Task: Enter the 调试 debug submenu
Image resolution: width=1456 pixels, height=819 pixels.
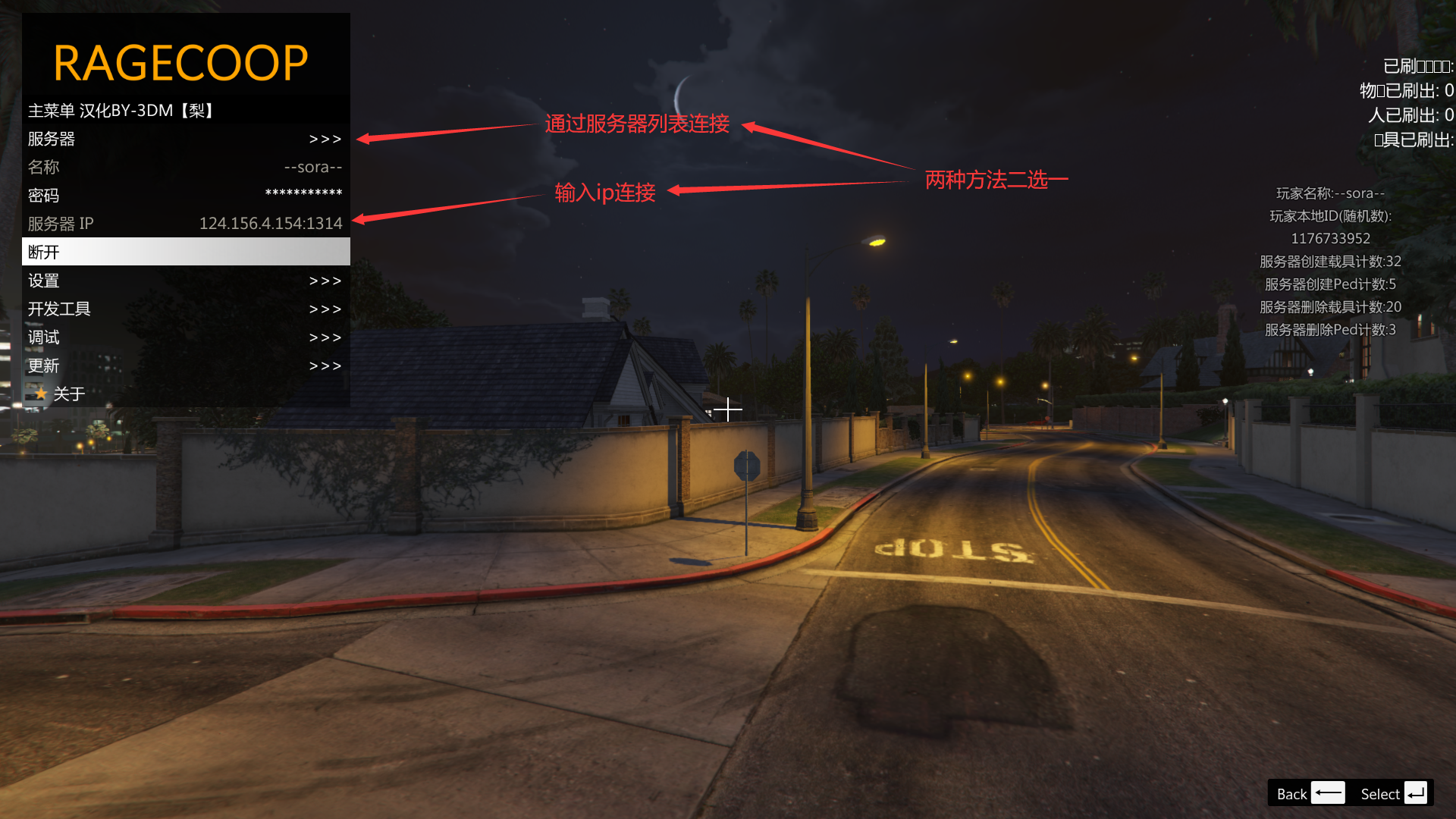Action: coord(185,337)
